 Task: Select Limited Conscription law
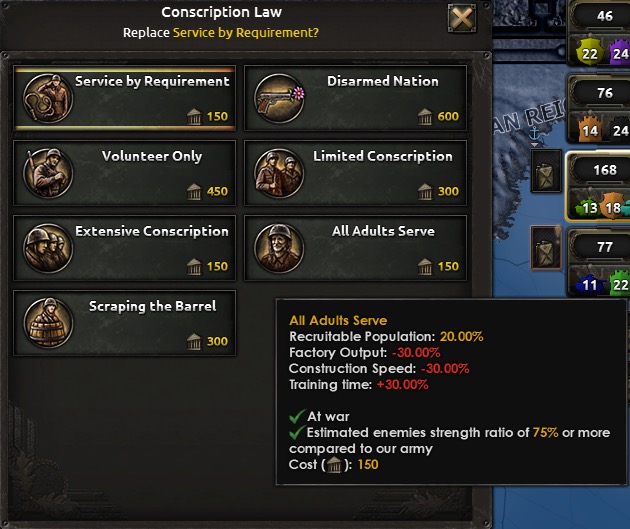[x=355, y=173]
